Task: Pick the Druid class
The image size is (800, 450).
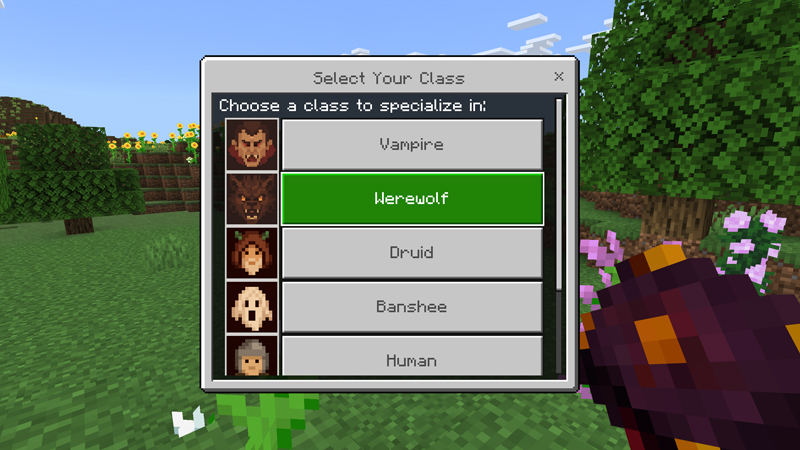Action: (x=411, y=253)
